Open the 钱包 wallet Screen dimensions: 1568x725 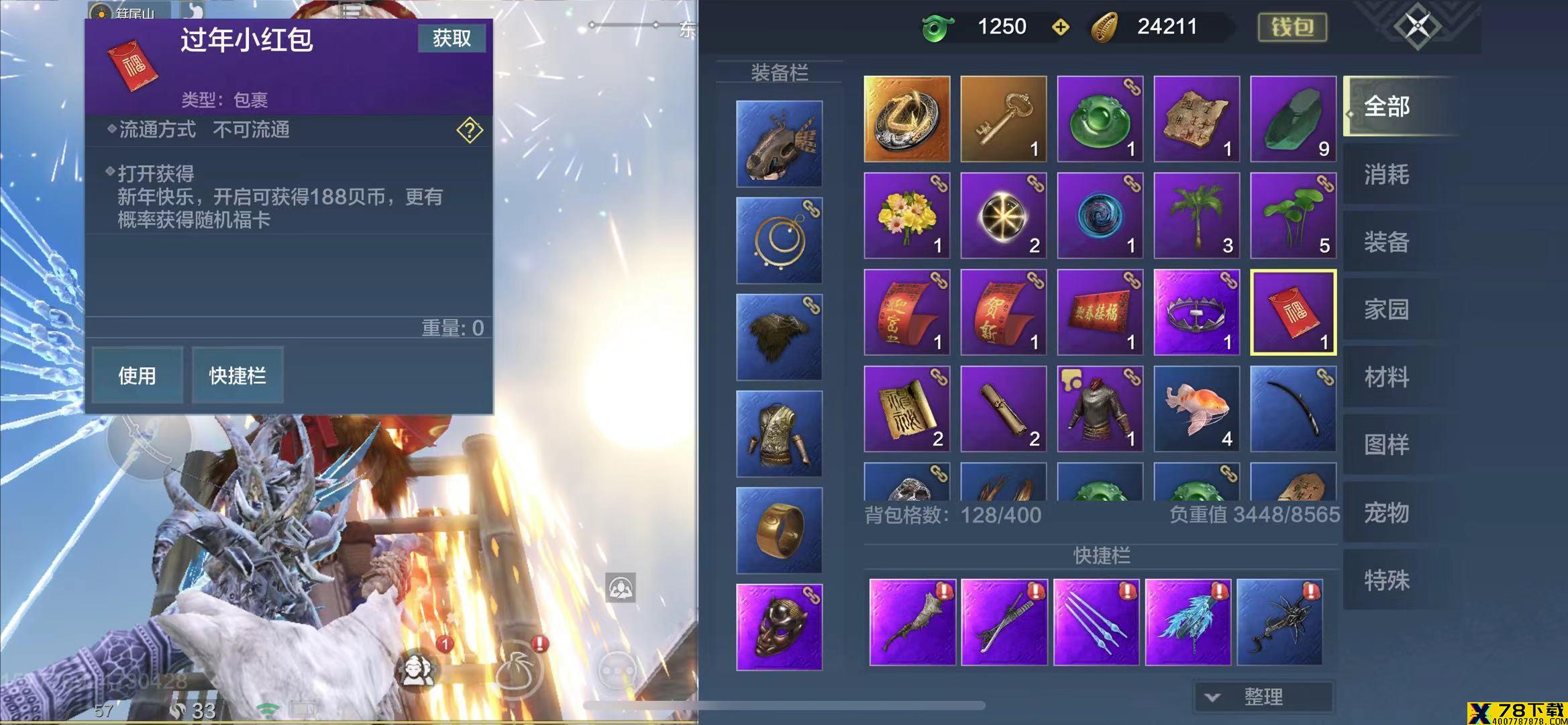pyautogui.click(x=1292, y=28)
